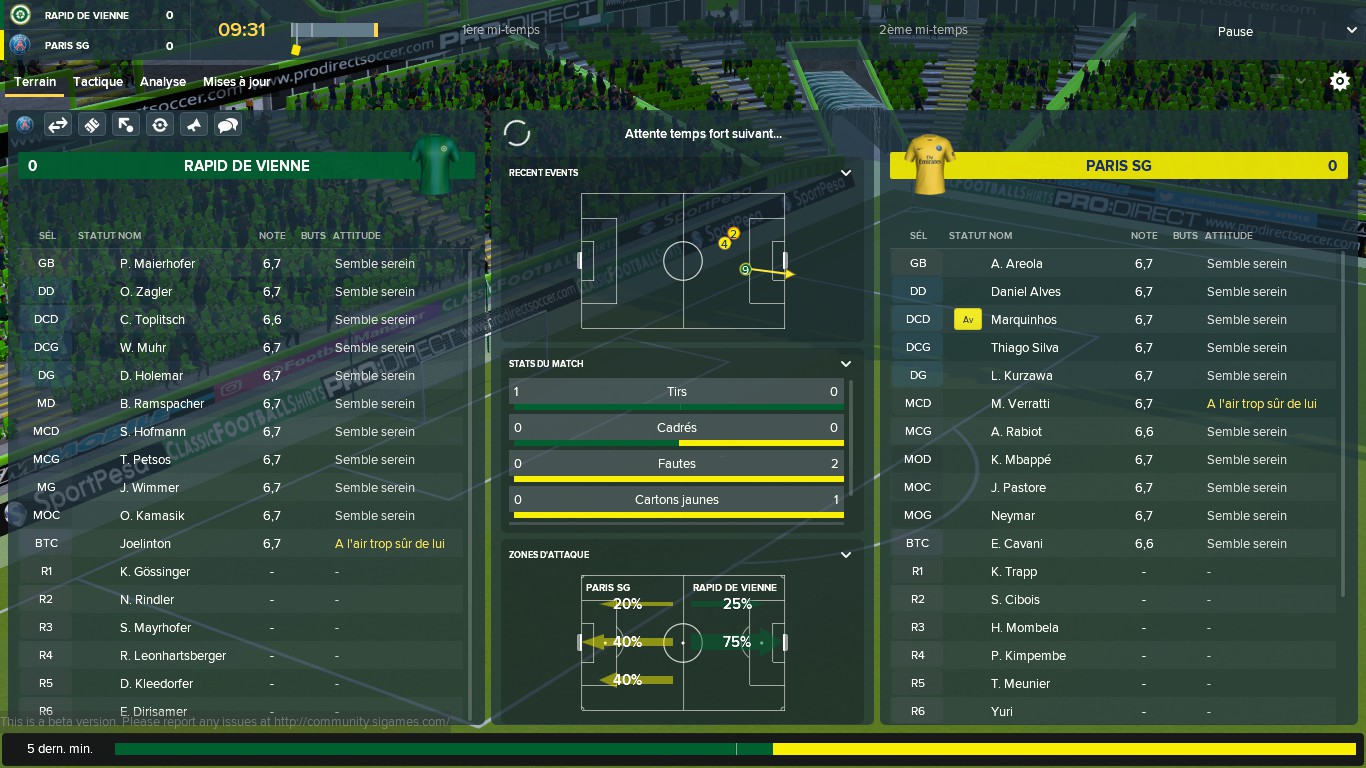Screen dimensions: 1366x768
Task: Switch to the Tactique tab
Action: [x=98, y=82]
